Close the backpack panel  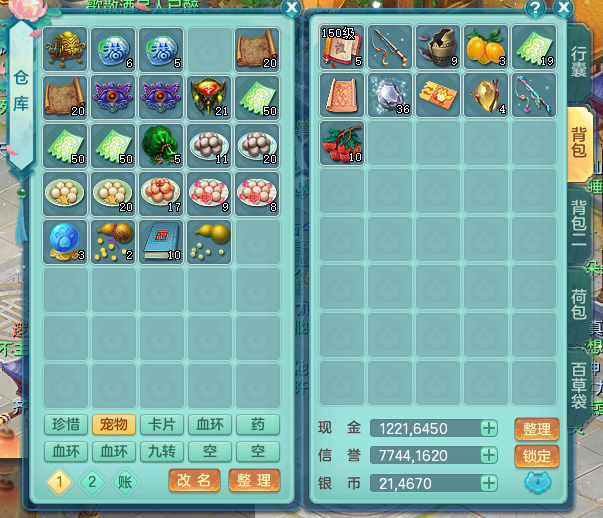(x=563, y=9)
